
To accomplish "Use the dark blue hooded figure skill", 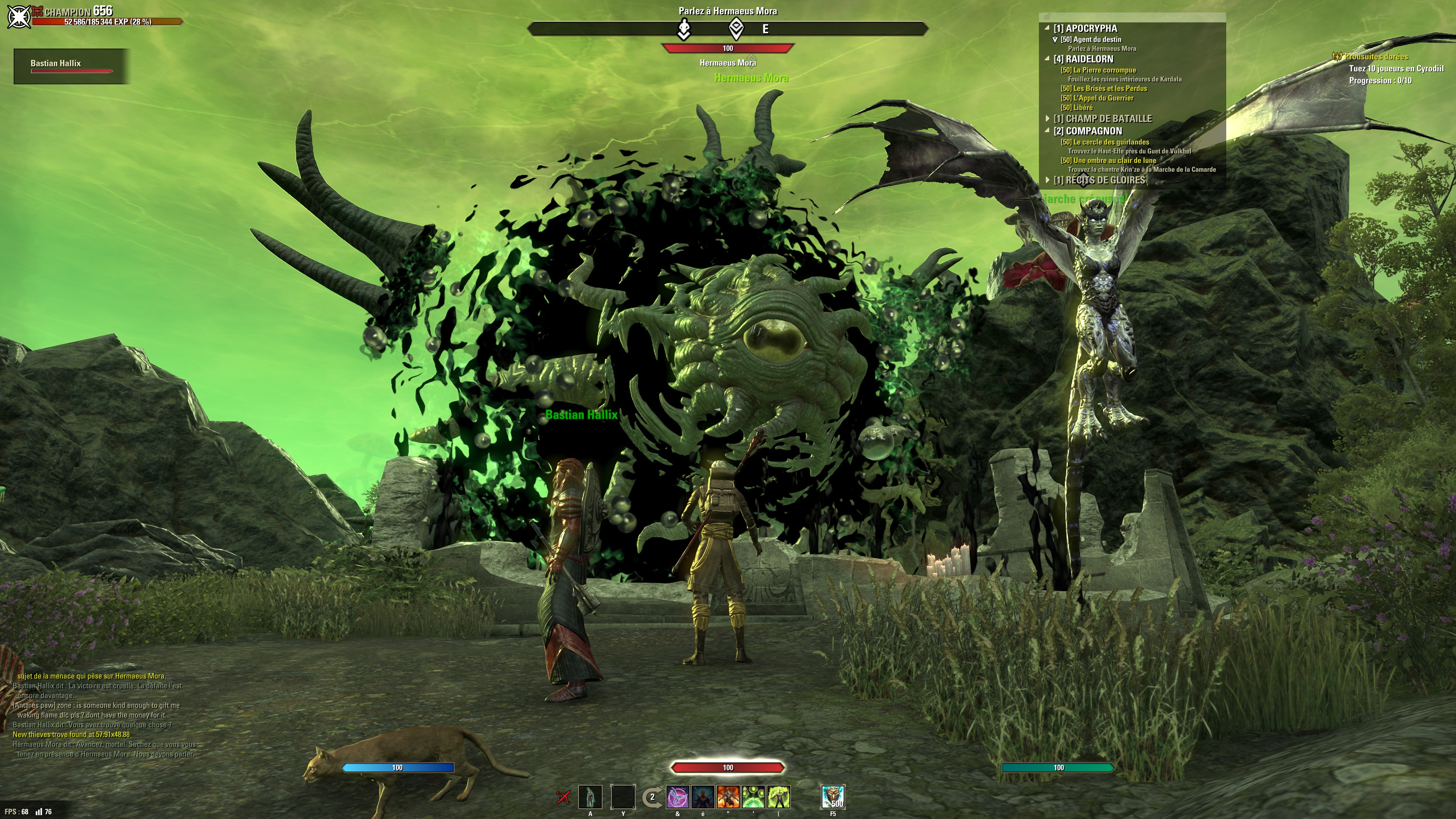I will (703, 797).
